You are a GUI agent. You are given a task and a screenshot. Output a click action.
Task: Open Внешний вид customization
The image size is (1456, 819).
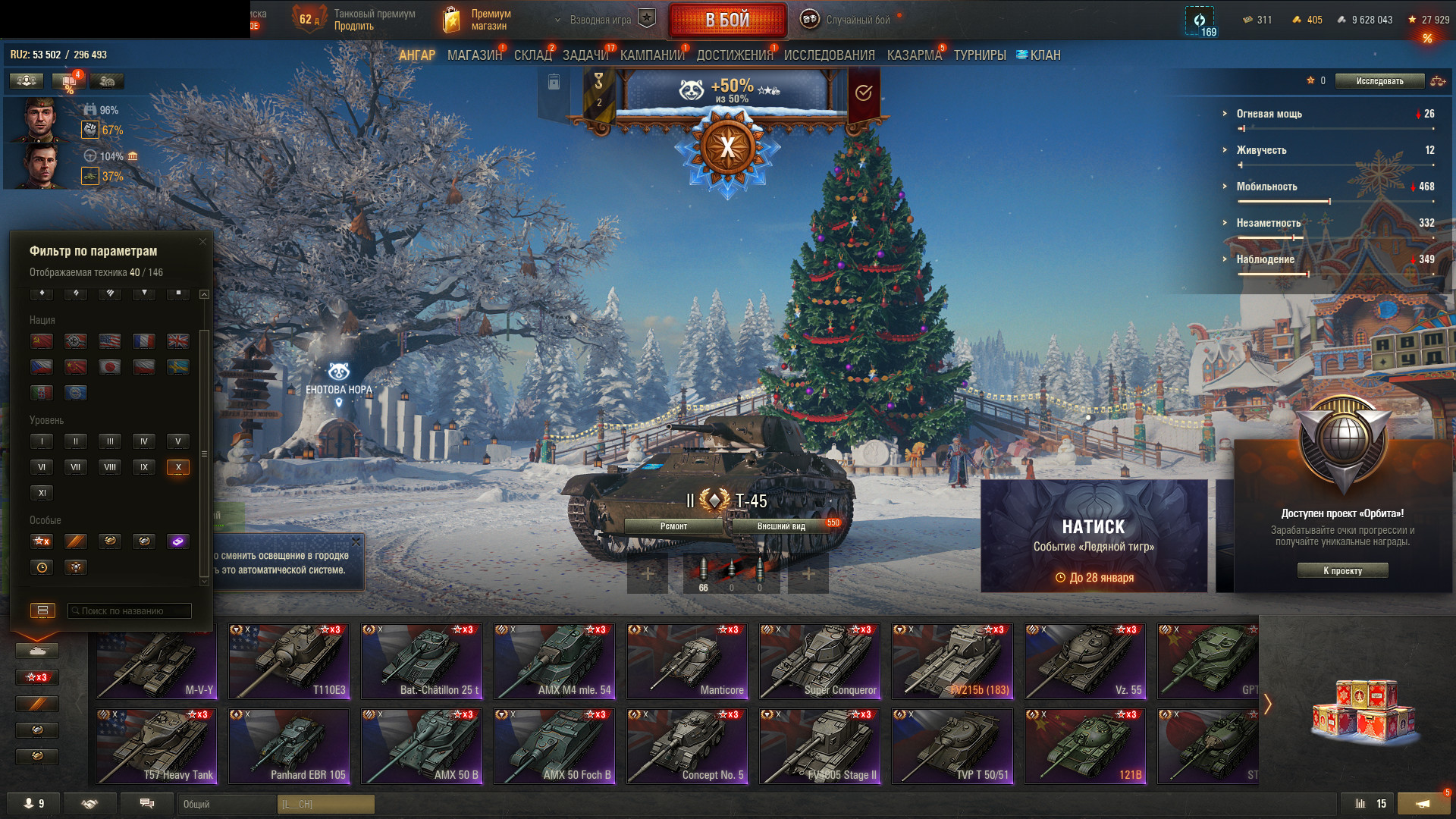click(x=781, y=526)
